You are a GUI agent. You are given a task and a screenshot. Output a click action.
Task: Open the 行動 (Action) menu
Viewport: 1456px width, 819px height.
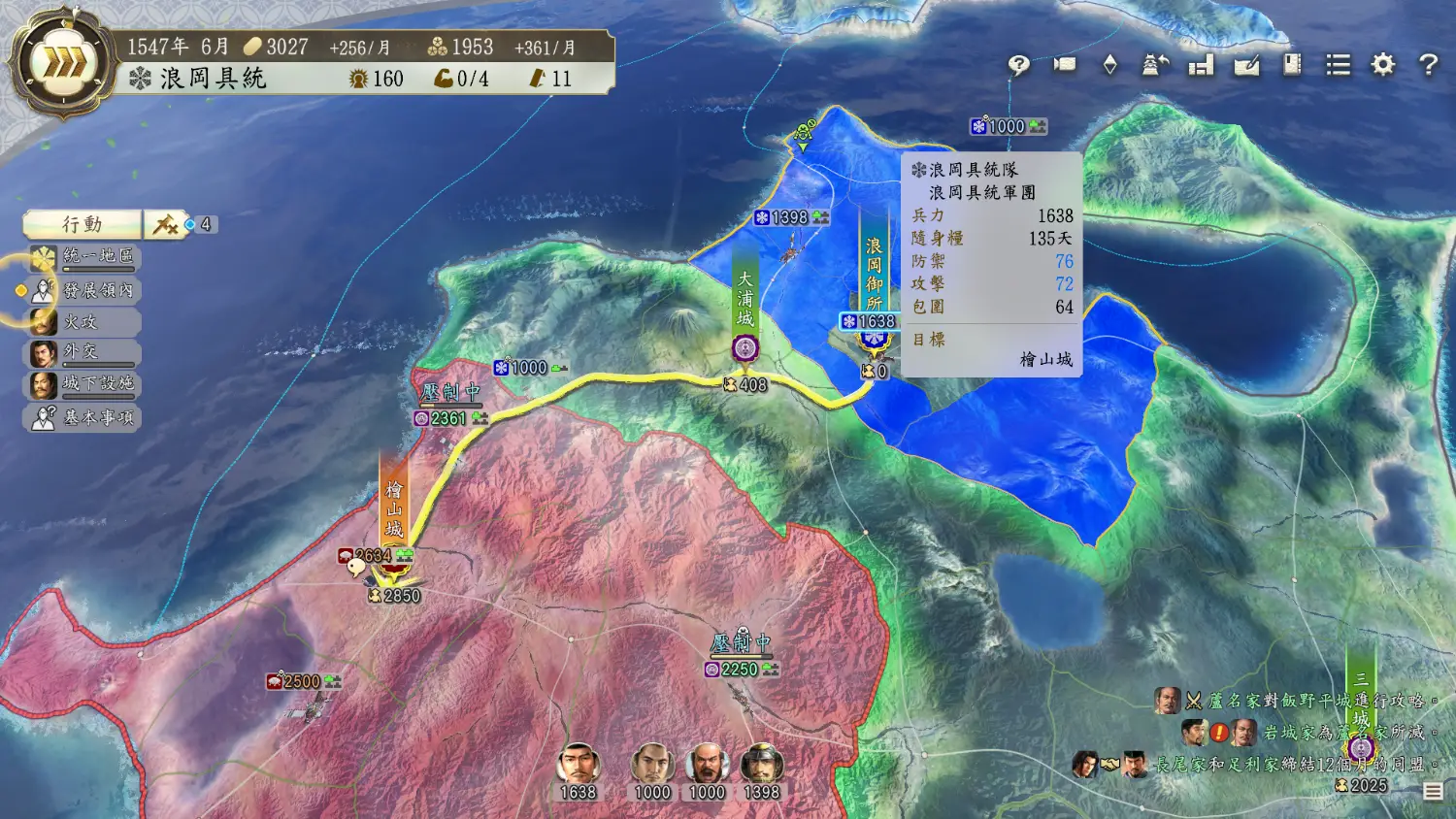(83, 224)
